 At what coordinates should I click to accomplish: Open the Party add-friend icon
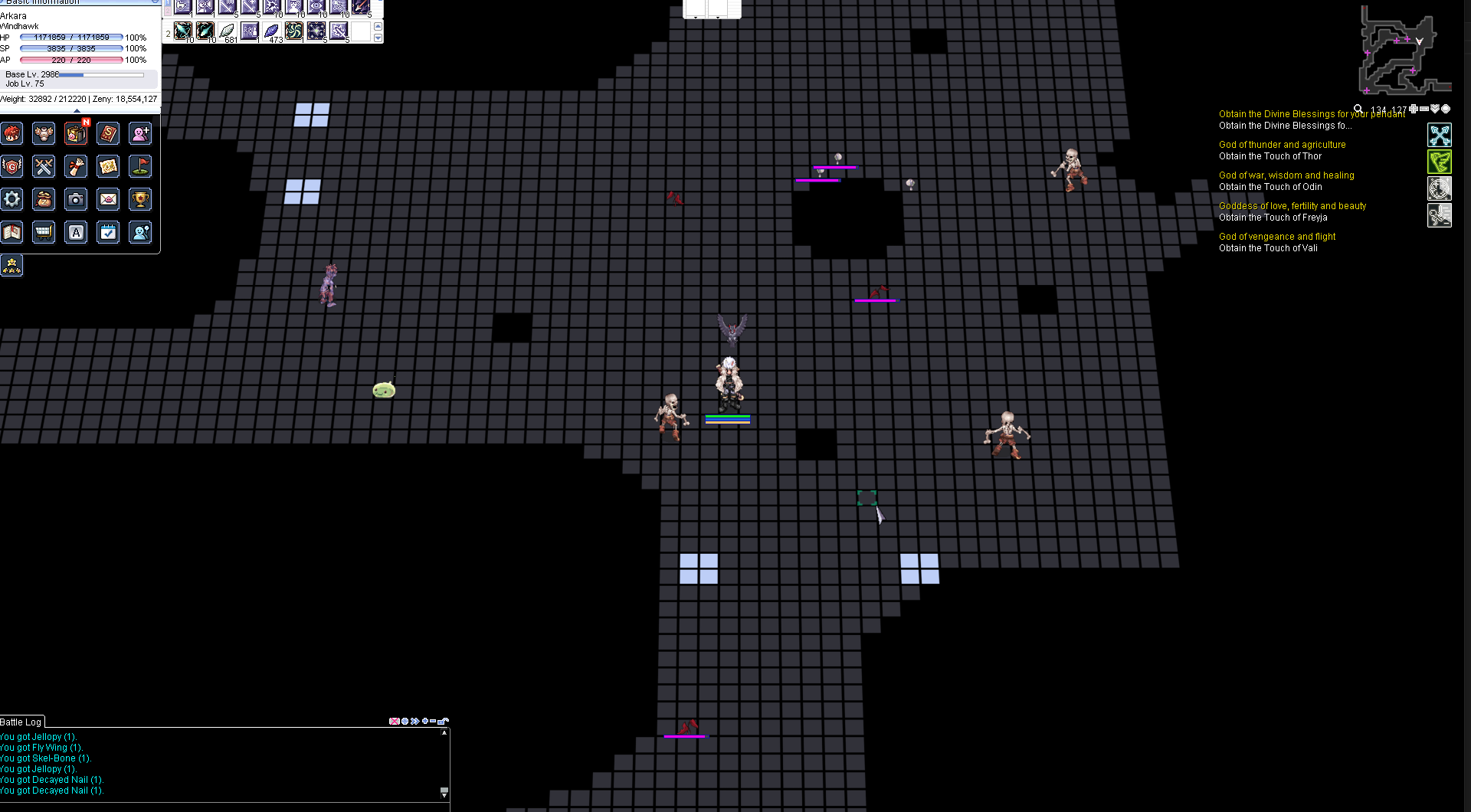click(x=140, y=133)
